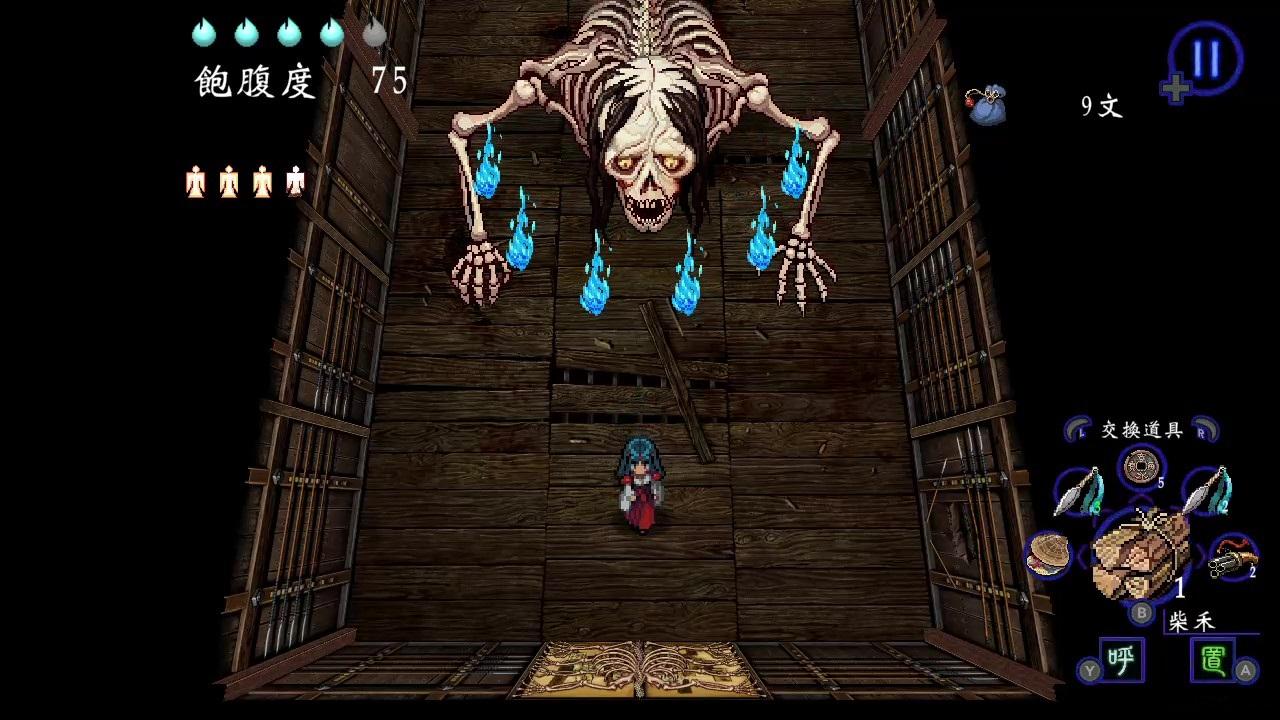Activate the 呼 call button
1280x720 pixels.
pyautogui.click(x=1121, y=660)
